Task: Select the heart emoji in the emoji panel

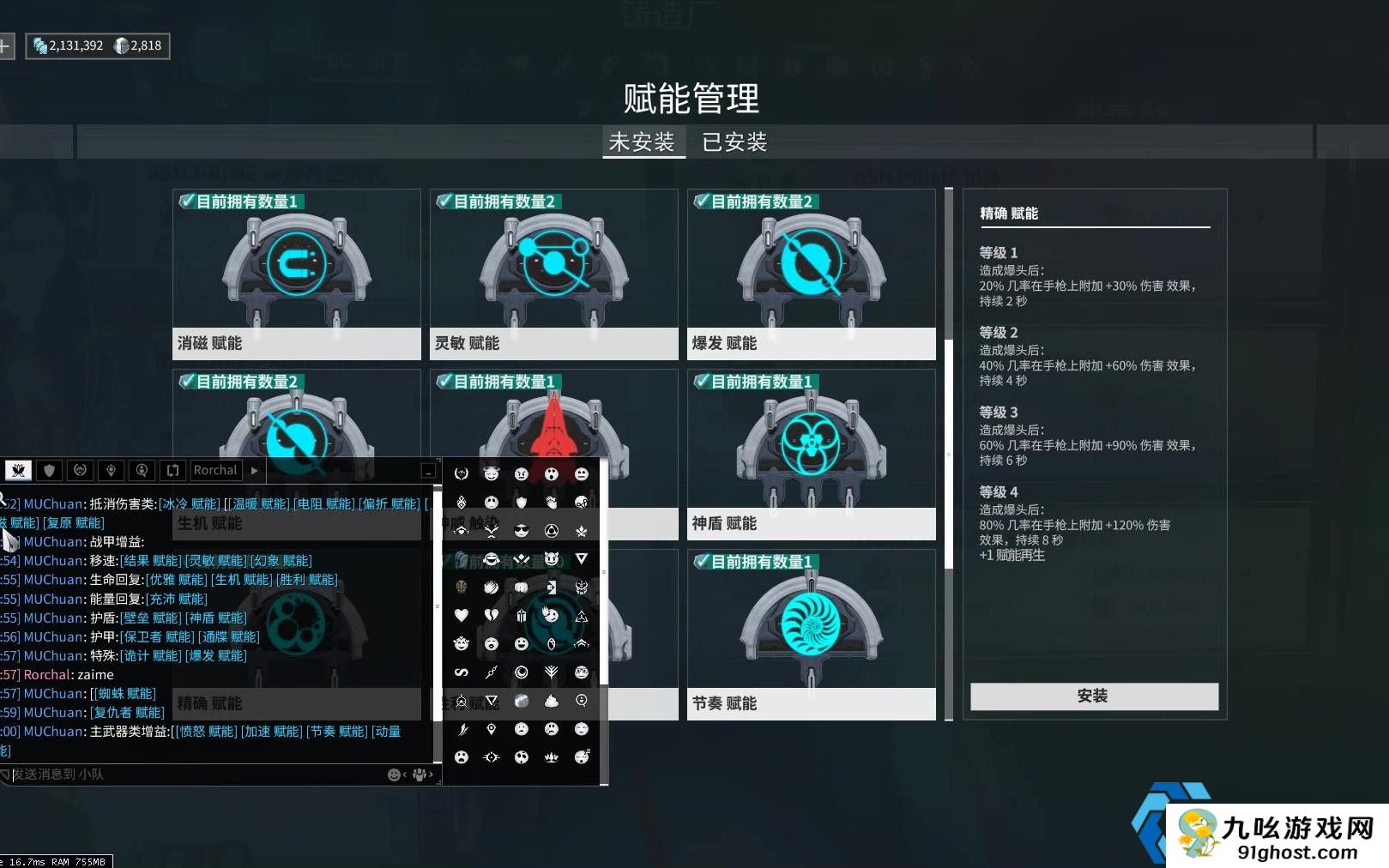Action: 462,616
